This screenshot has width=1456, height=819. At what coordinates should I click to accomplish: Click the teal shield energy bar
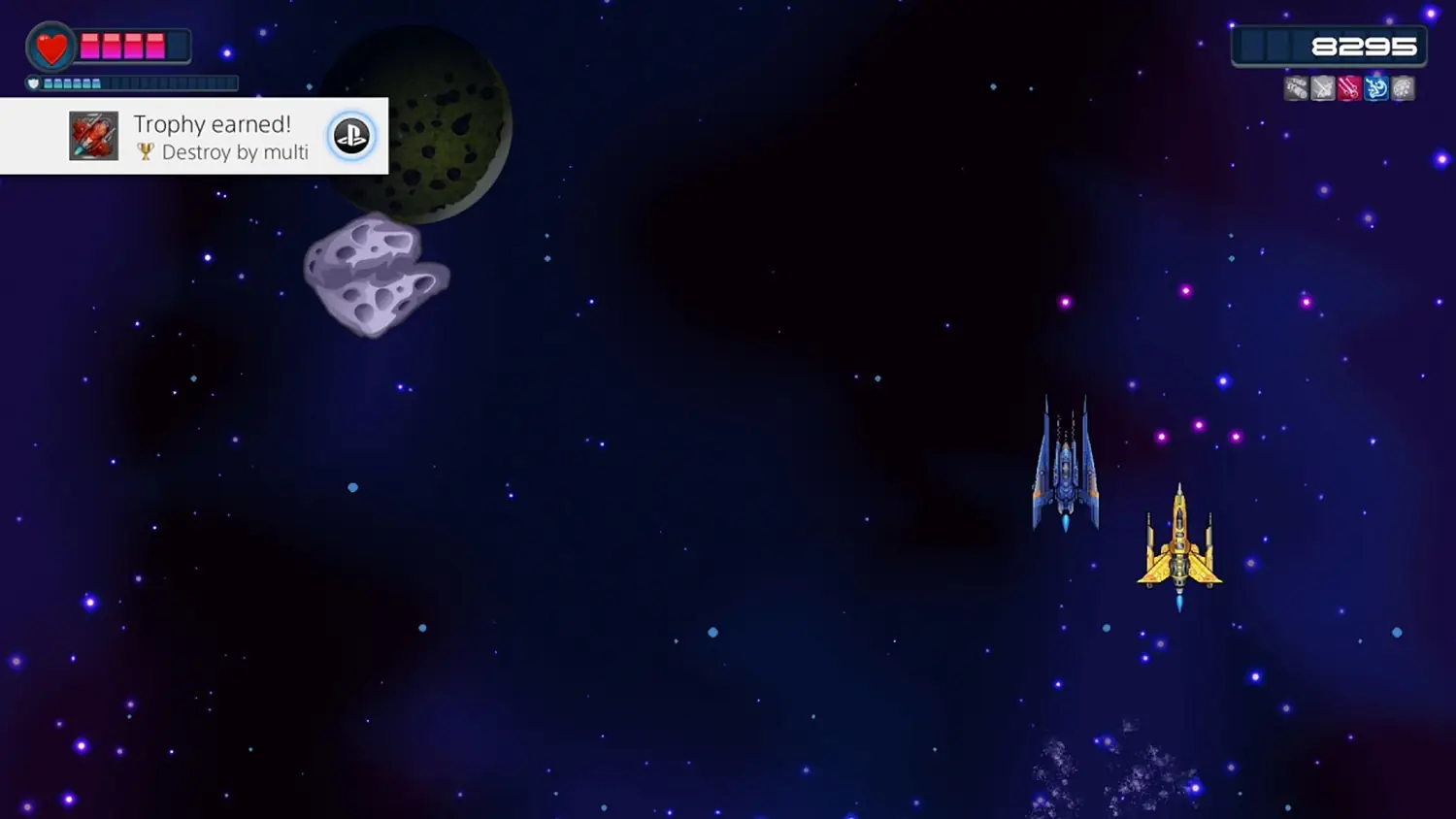click(x=73, y=82)
